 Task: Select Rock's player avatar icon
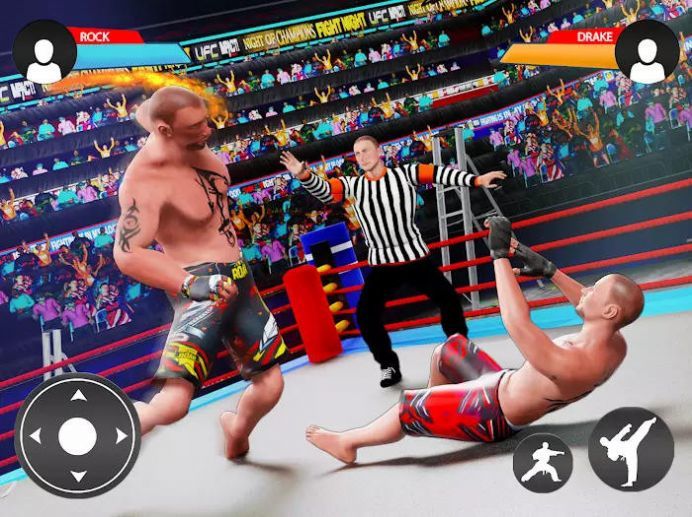44,51
